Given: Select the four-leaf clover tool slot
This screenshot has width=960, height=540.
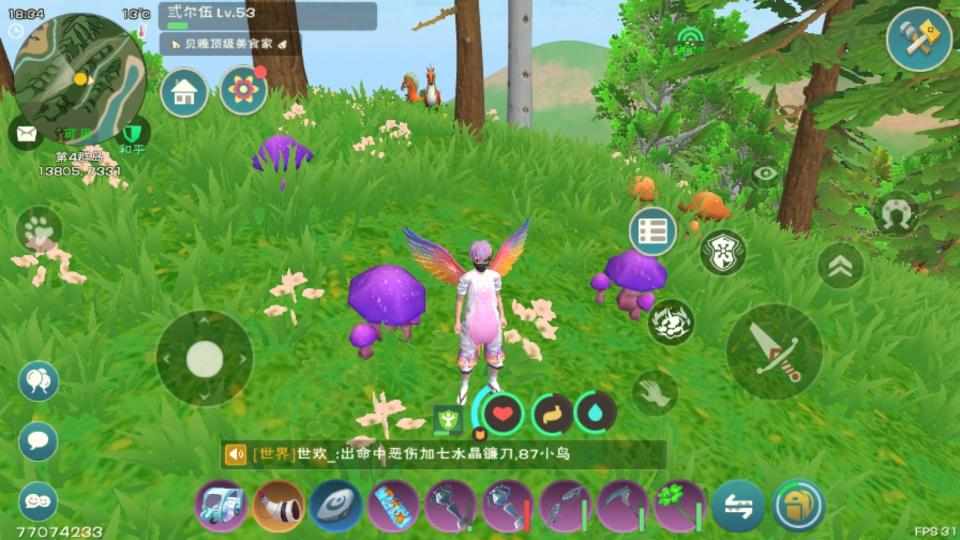Looking at the screenshot, I should (680, 505).
